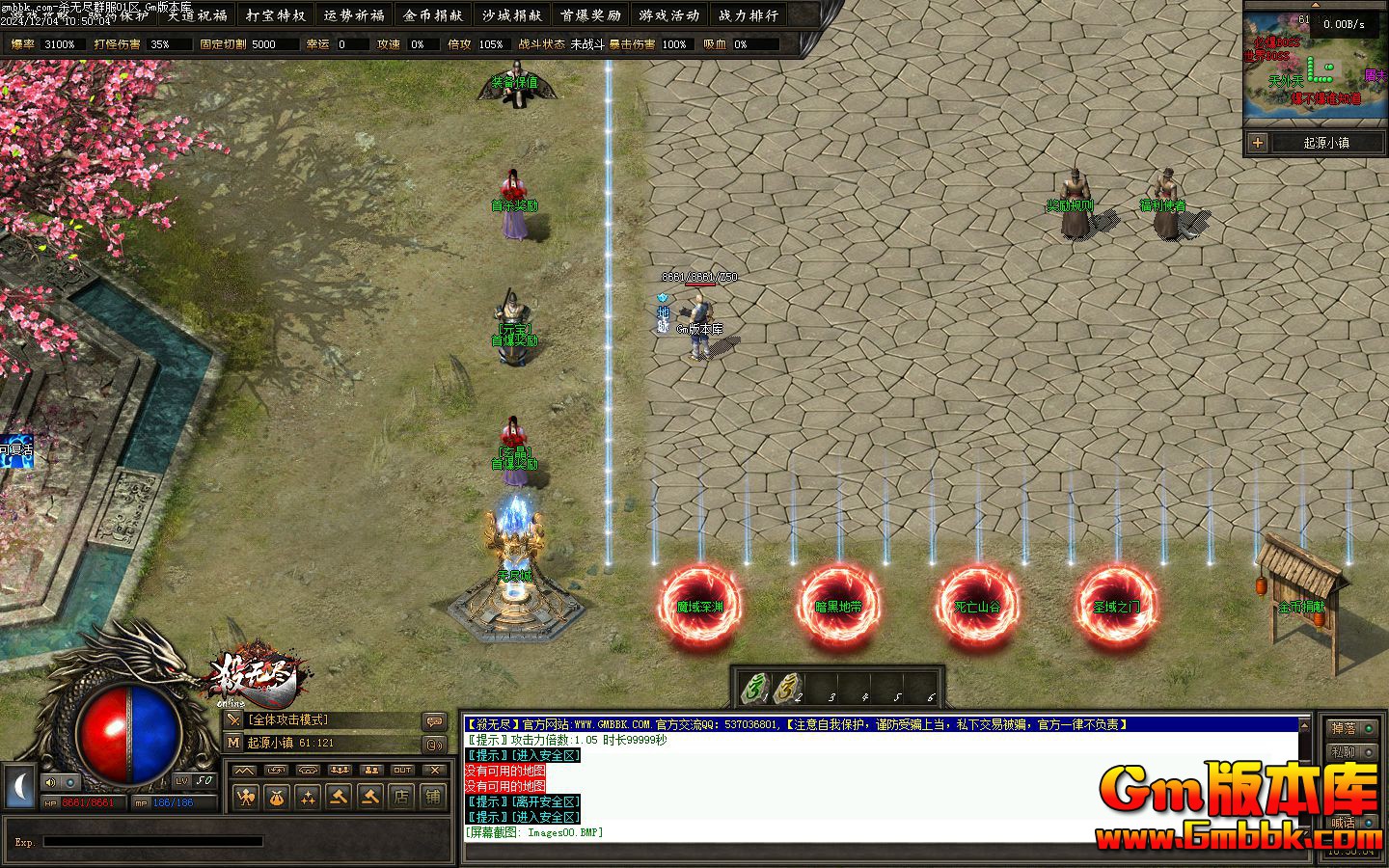Select the 掉落 drop log tab
Image resolution: width=1389 pixels, height=868 pixels.
1343,728
